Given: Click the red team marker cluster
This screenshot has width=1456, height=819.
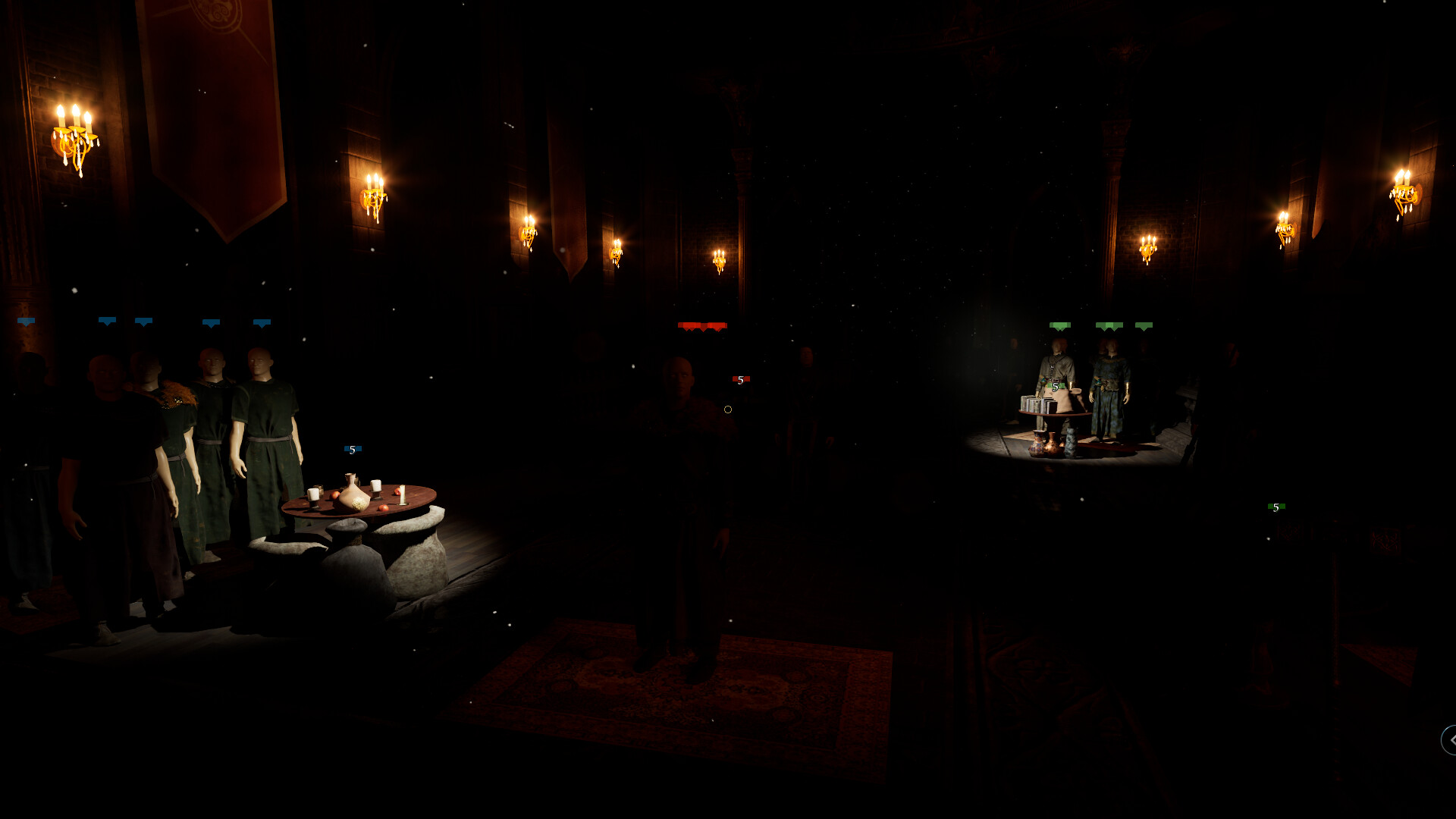Looking at the screenshot, I should click(x=701, y=325).
